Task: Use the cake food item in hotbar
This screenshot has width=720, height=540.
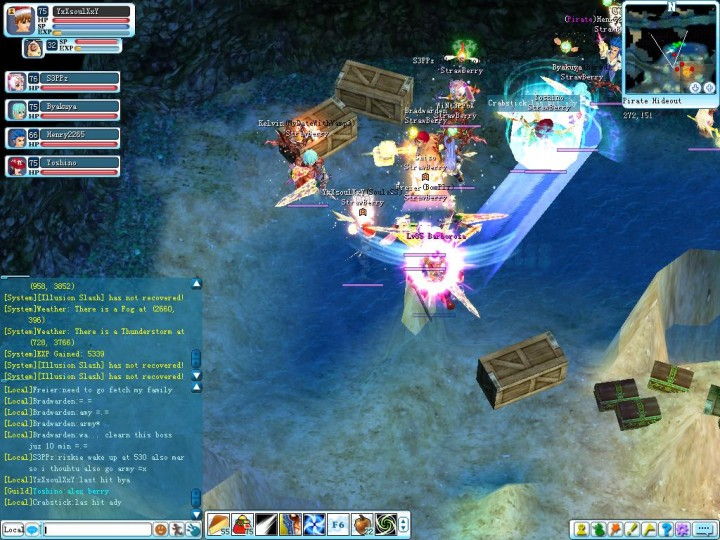Action: coord(218,523)
